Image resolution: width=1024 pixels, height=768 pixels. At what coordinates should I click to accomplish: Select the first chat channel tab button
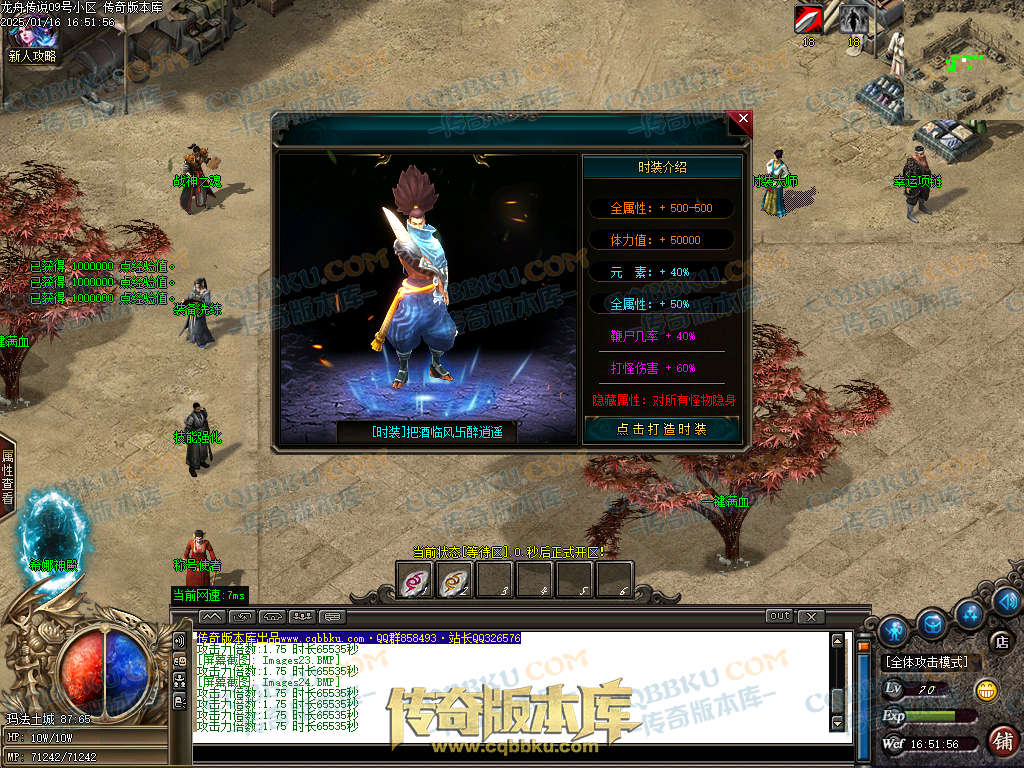[212, 616]
